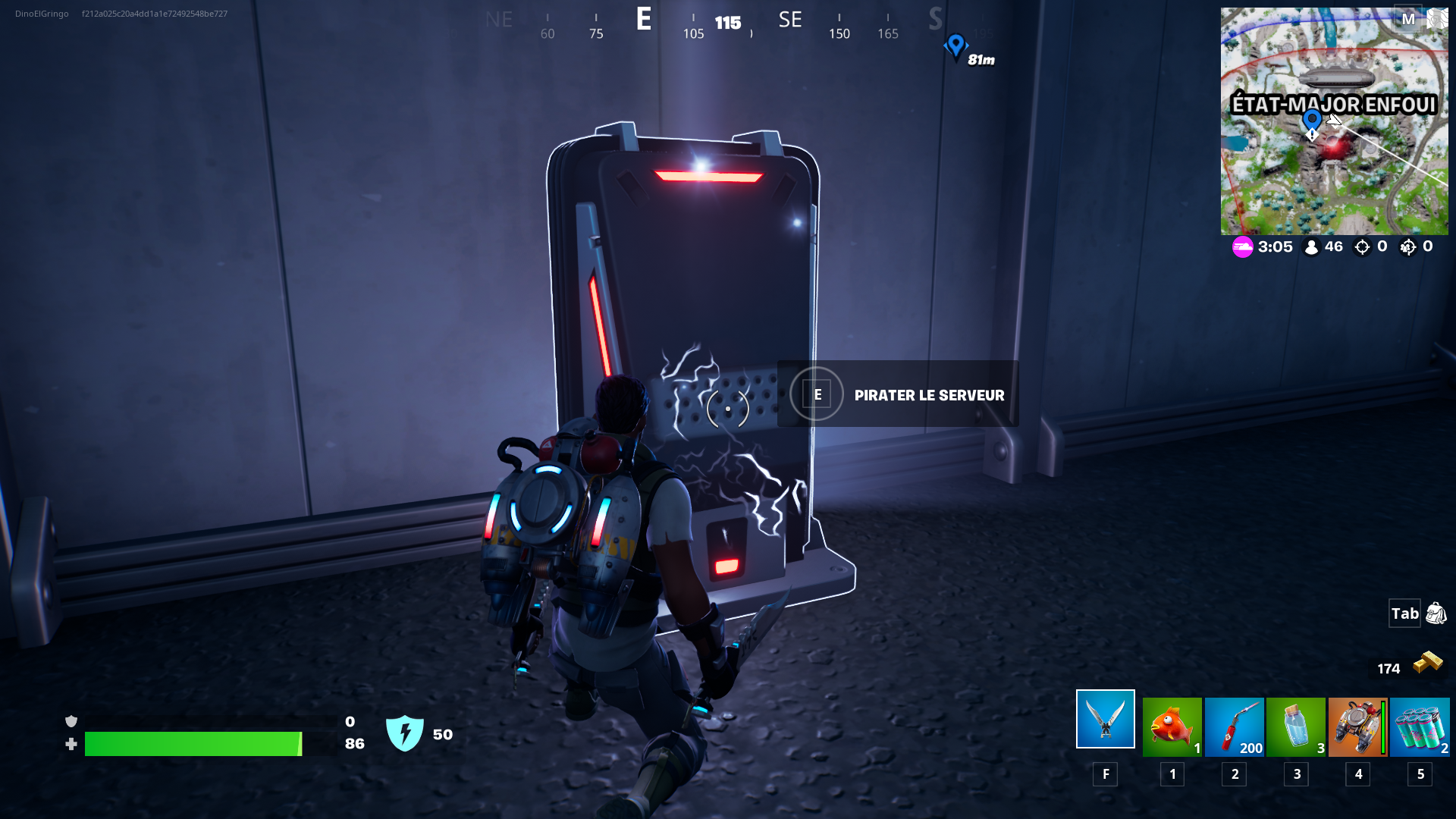Click the player count icon showing 46
Image resolution: width=1456 pixels, height=819 pixels.
tap(1314, 246)
